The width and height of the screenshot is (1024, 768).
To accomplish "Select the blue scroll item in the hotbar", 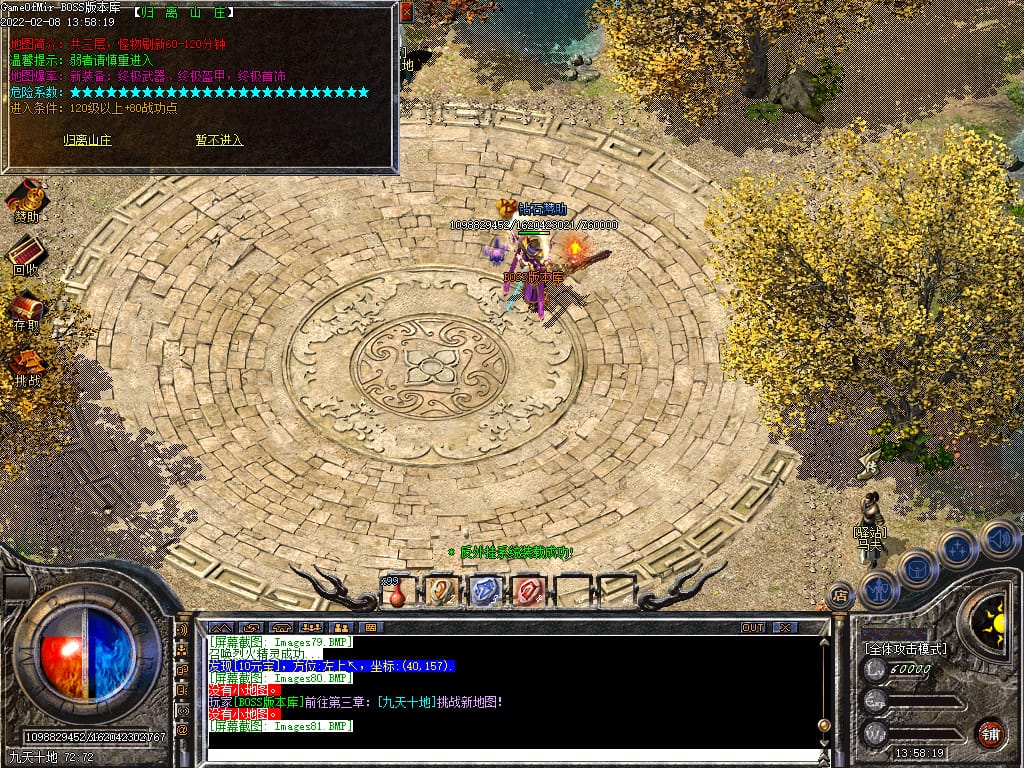I will coord(485,591).
